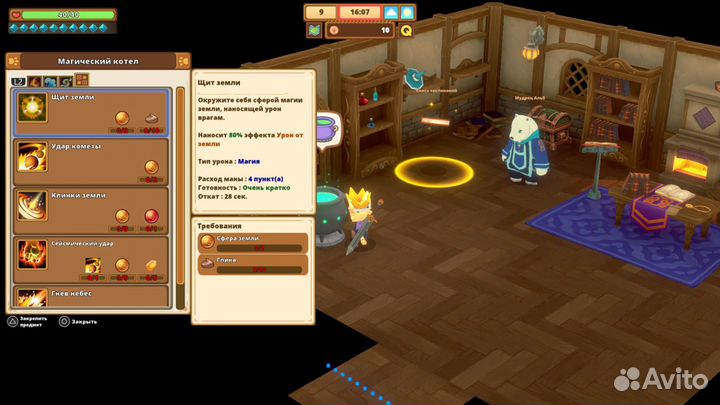Click the Сфера земли requirement row
Image resolution: width=720 pixels, height=405 pixels.
click(x=252, y=243)
